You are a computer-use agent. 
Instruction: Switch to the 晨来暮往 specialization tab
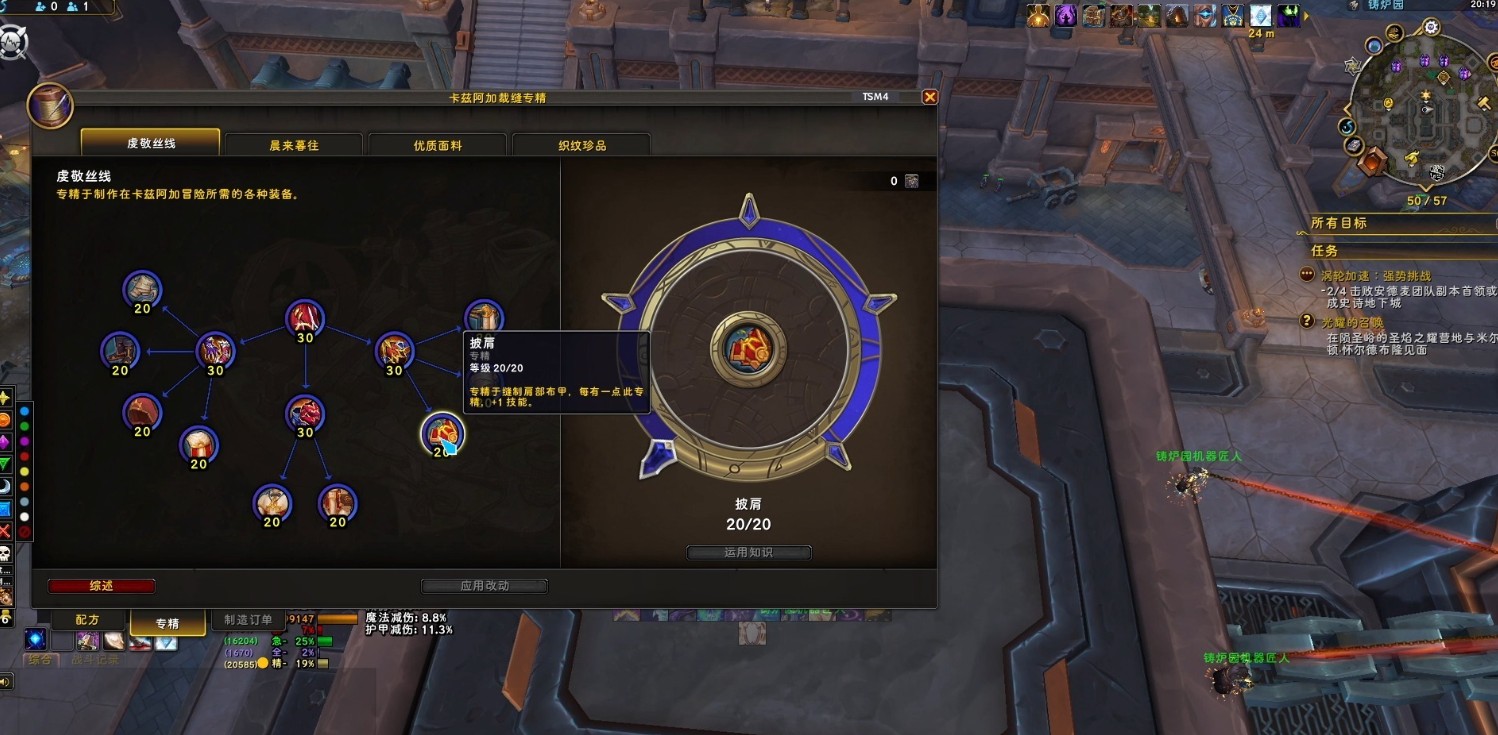tap(295, 143)
